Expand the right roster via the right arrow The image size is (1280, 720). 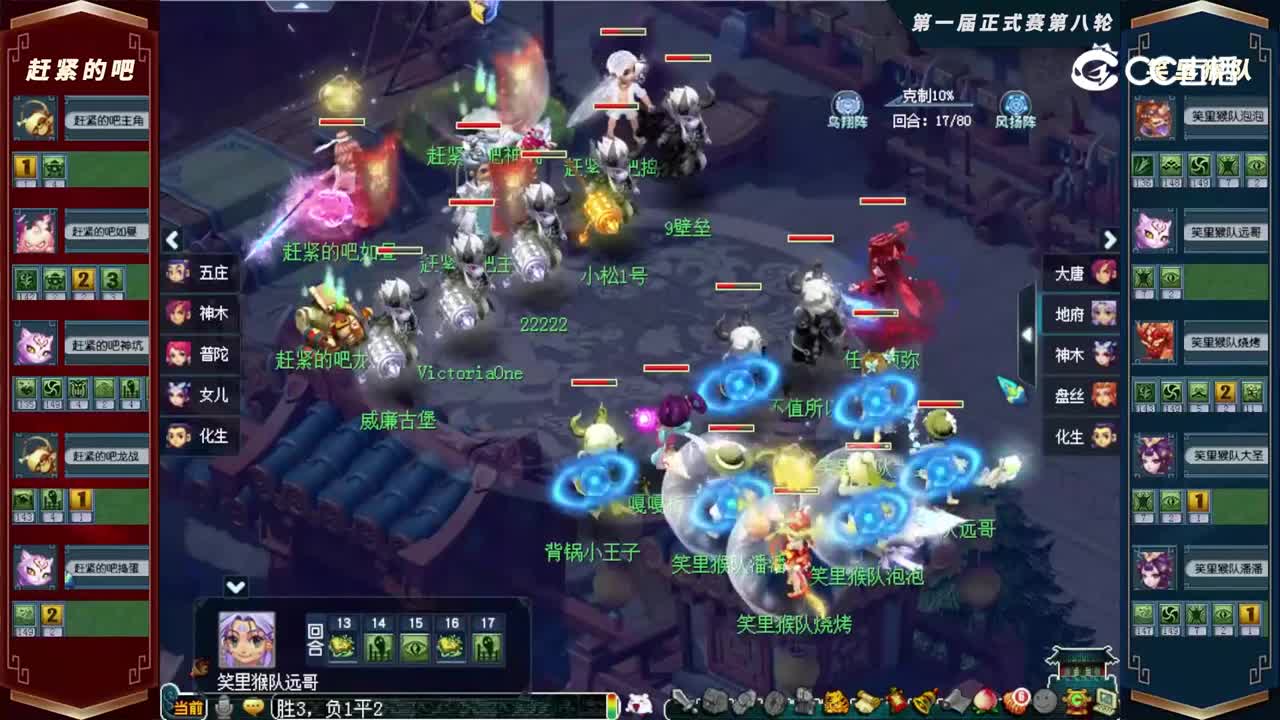pyautogui.click(x=1110, y=240)
